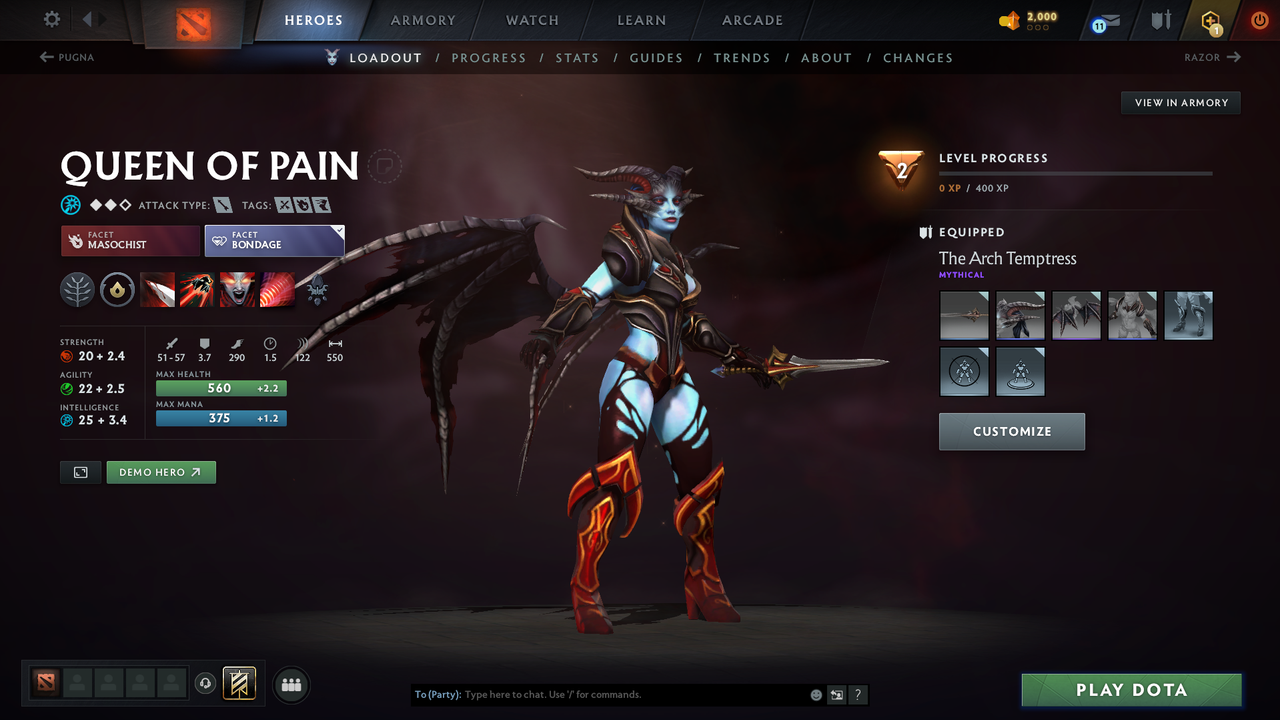
Task: Click the emoticon icon in chat bar
Action: pos(815,694)
